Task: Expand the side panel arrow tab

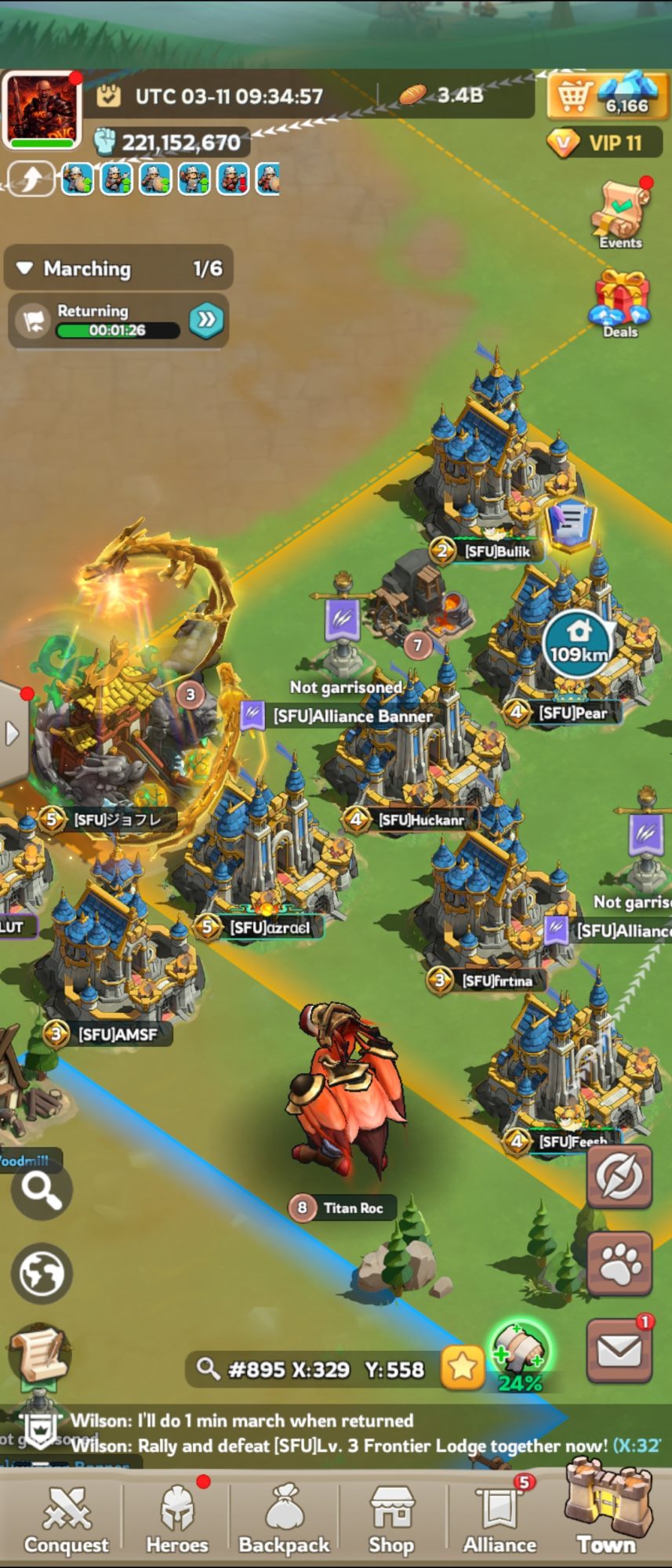Action: click(x=13, y=734)
